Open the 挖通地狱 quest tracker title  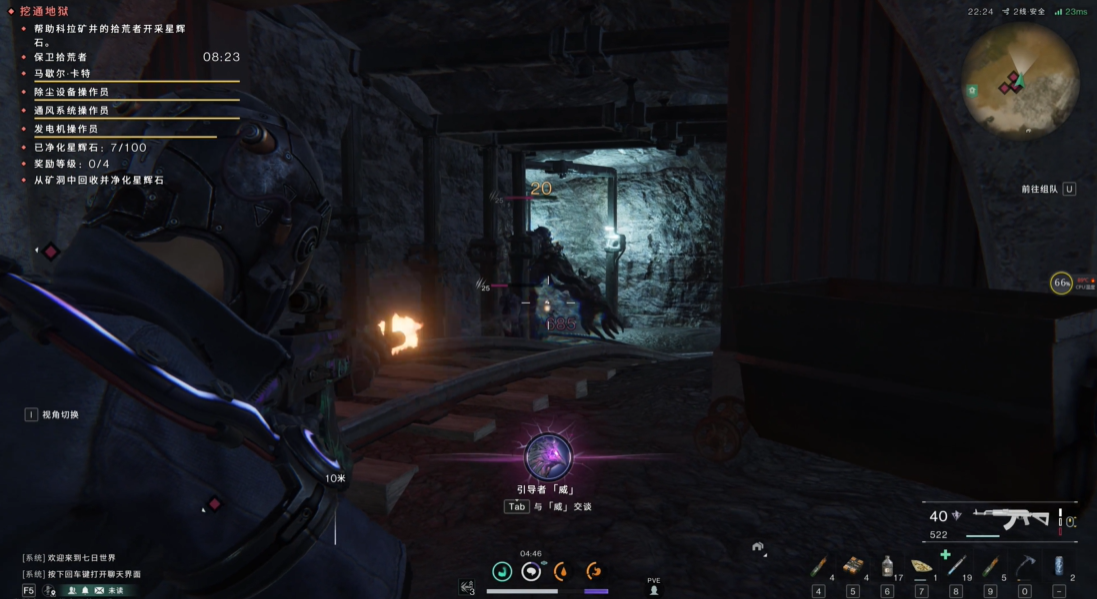tap(46, 11)
